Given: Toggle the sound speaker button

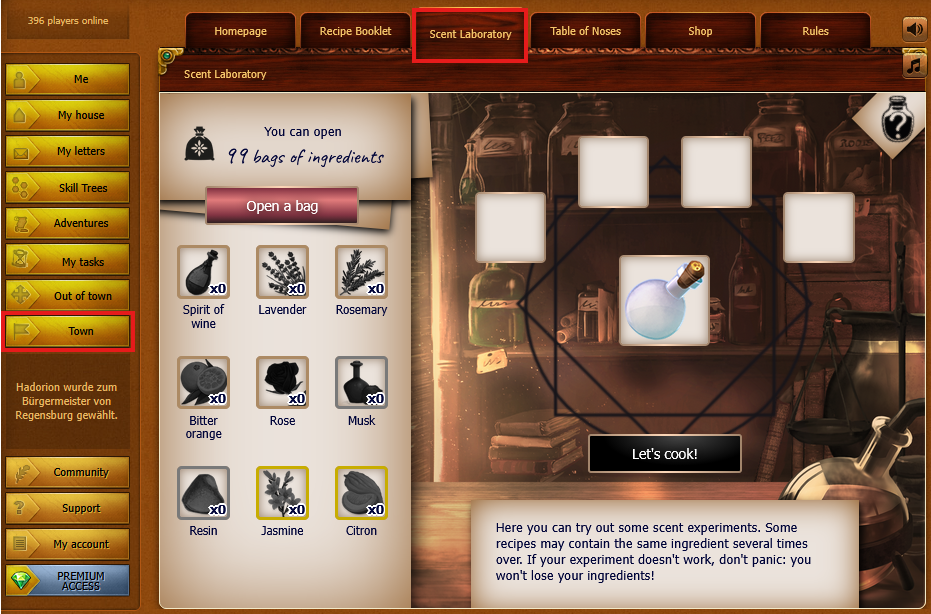Looking at the screenshot, I should click(x=914, y=29).
